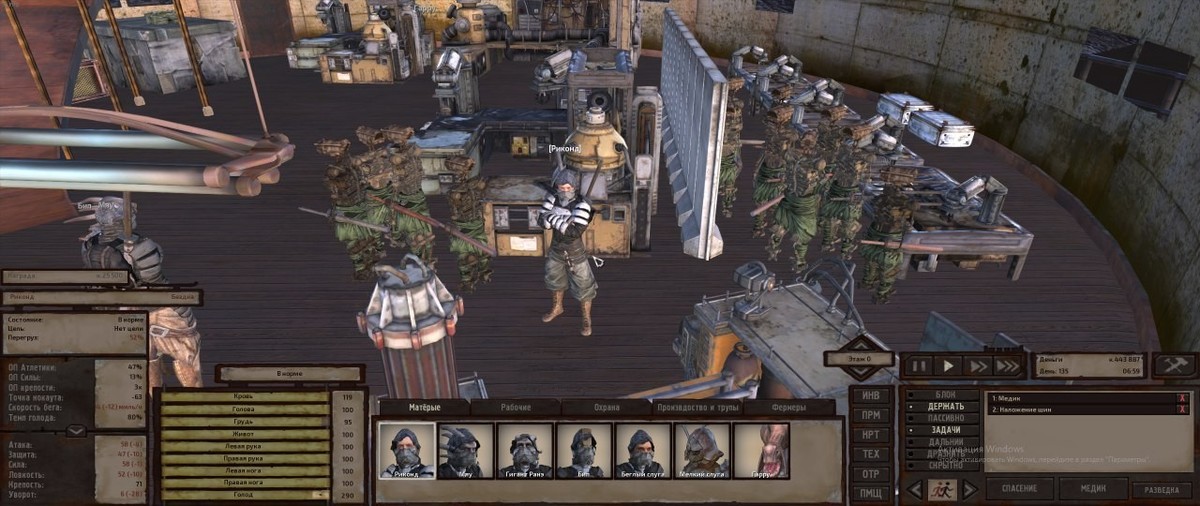Expand the stats panel arrow
This screenshot has height=506, width=1200.
point(74,431)
